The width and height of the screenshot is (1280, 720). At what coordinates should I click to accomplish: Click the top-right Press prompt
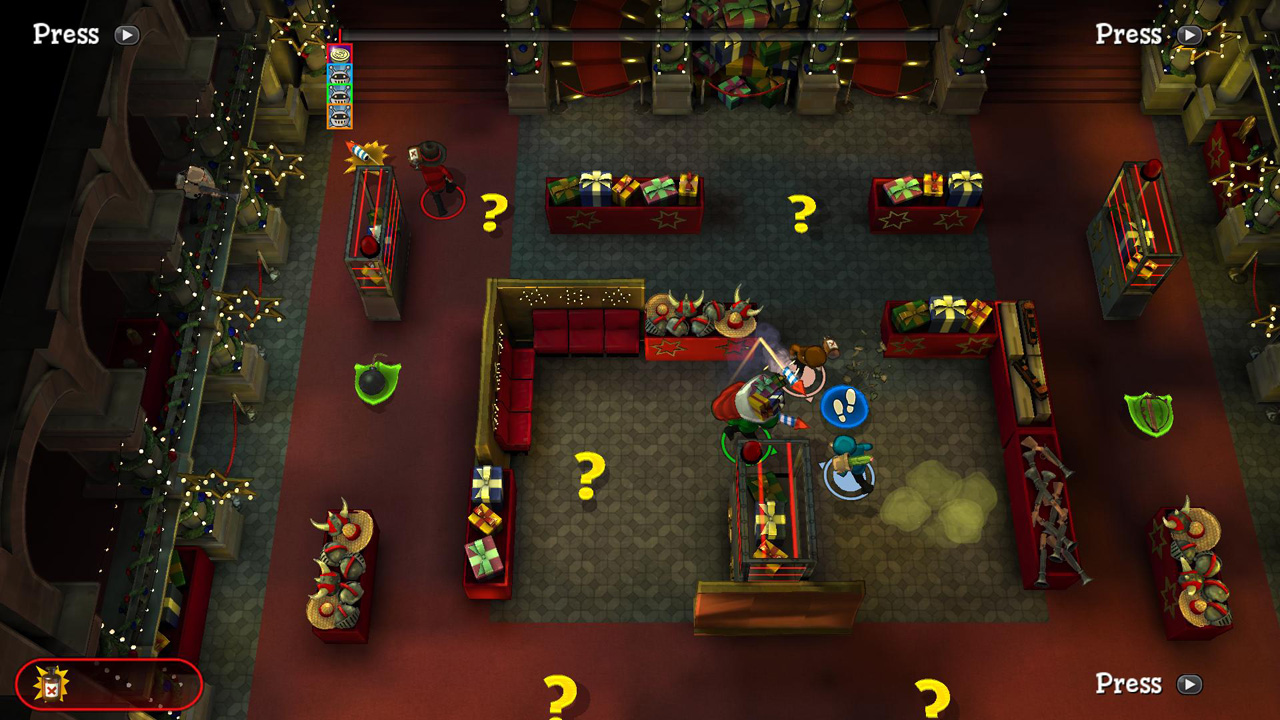pos(1148,33)
